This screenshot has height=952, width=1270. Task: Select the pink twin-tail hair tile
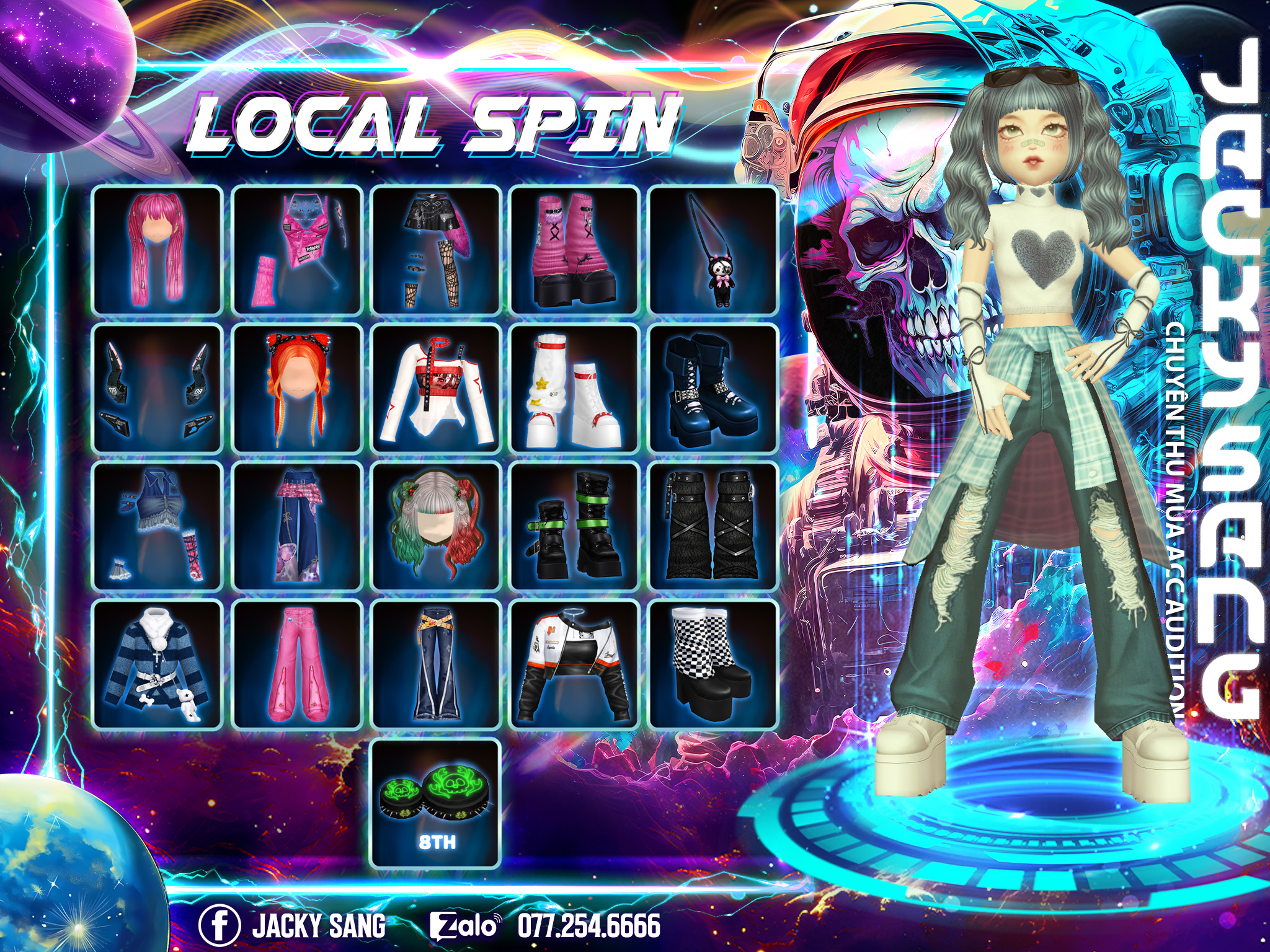(158, 250)
